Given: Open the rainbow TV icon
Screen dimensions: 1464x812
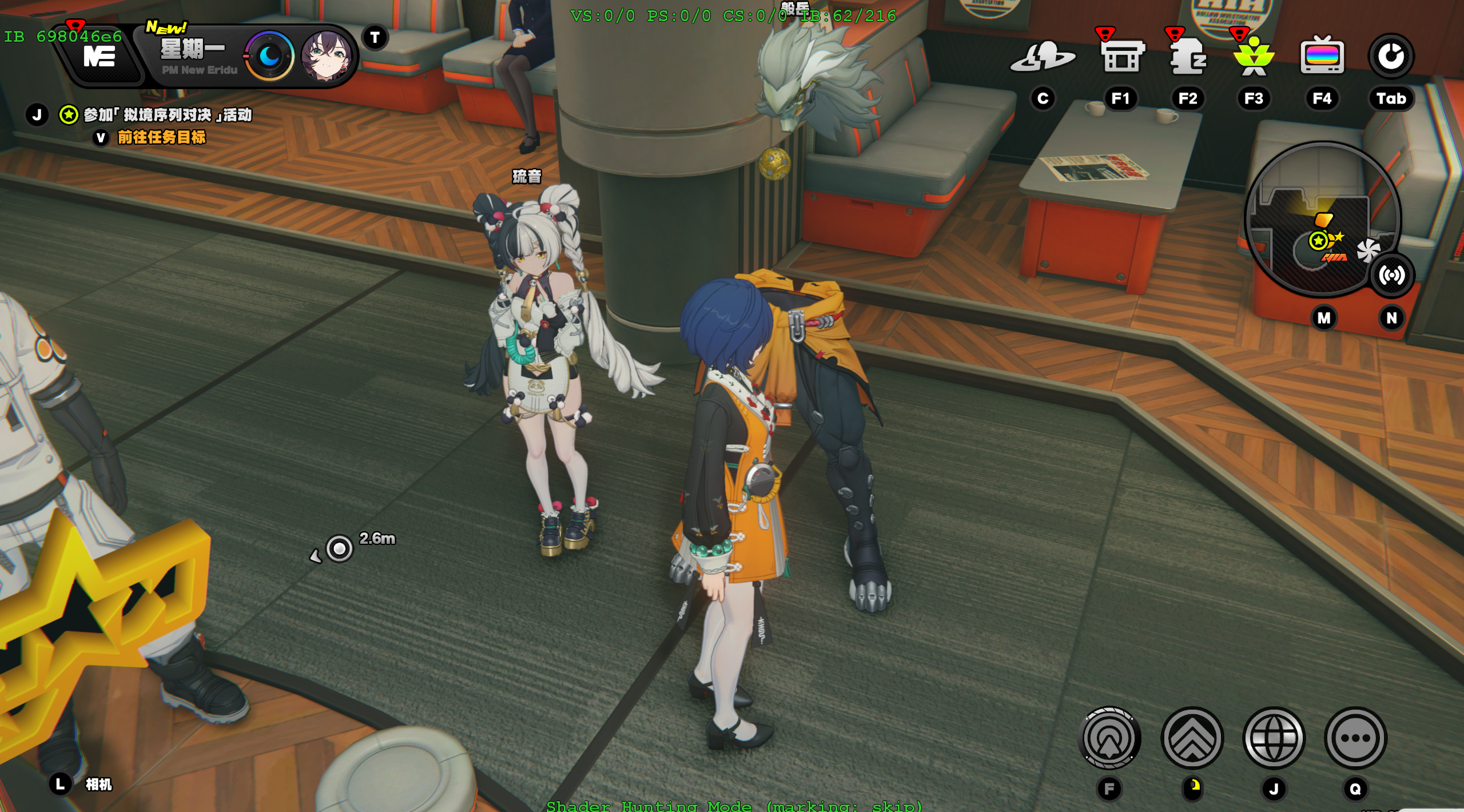Looking at the screenshot, I should click(x=1322, y=56).
